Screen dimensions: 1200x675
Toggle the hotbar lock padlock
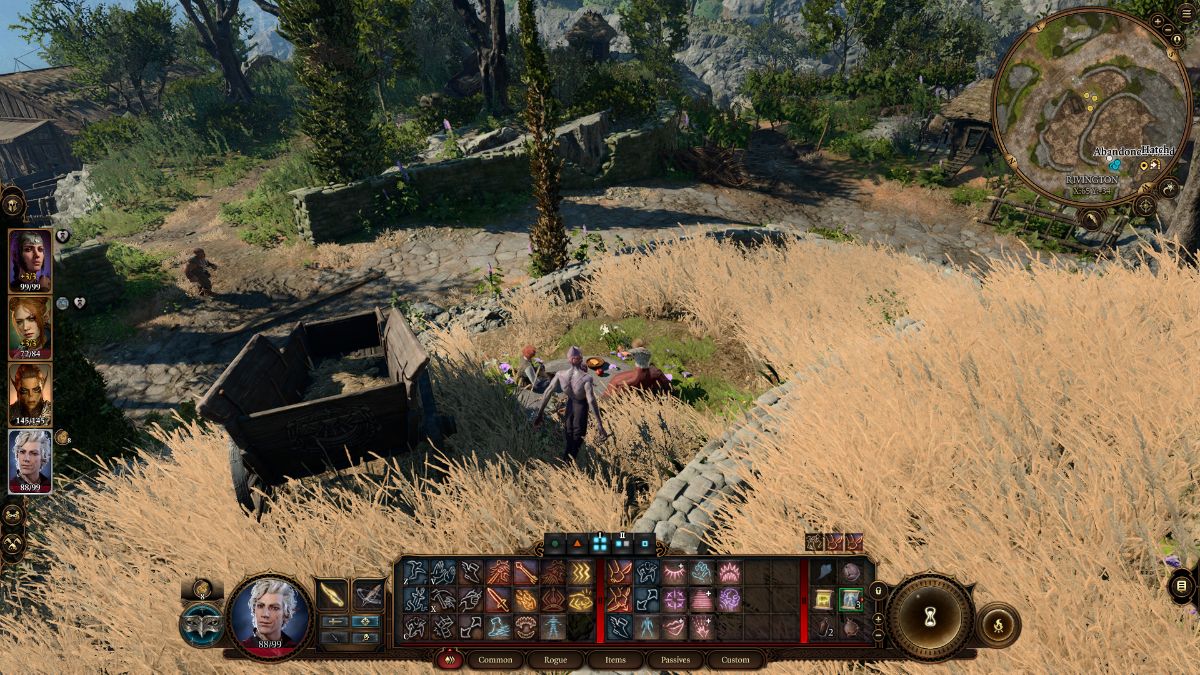click(x=878, y=592)
